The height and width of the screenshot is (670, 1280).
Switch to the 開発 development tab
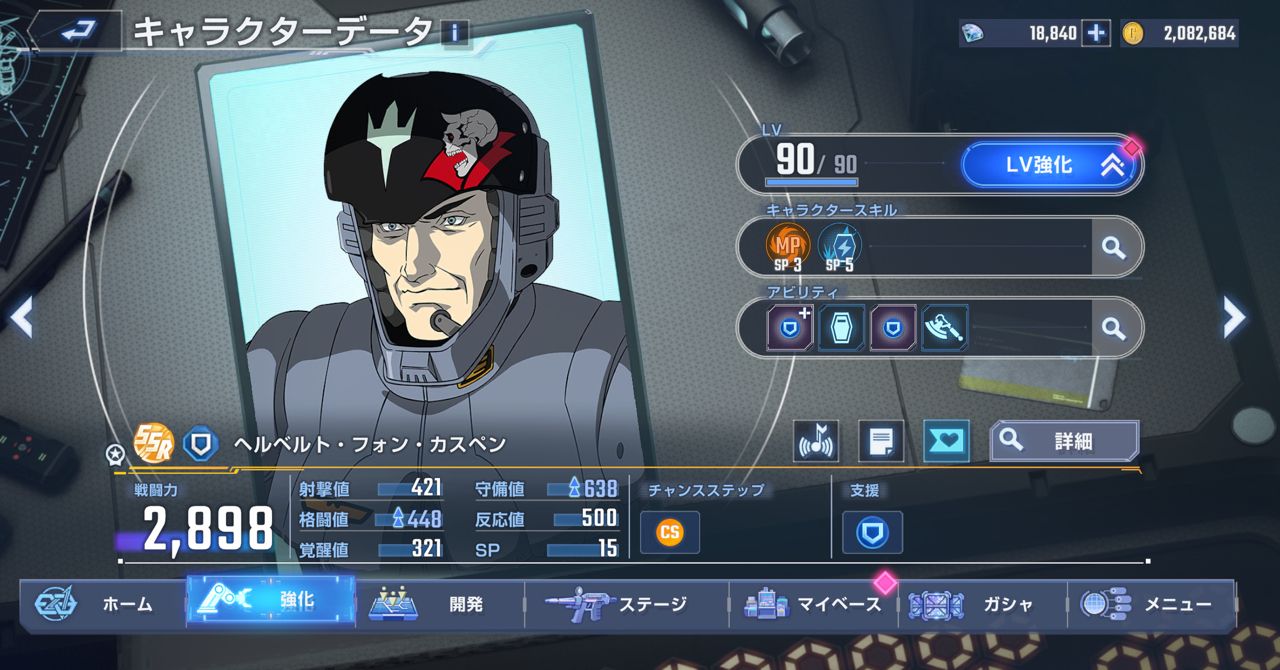coord(438,604)
